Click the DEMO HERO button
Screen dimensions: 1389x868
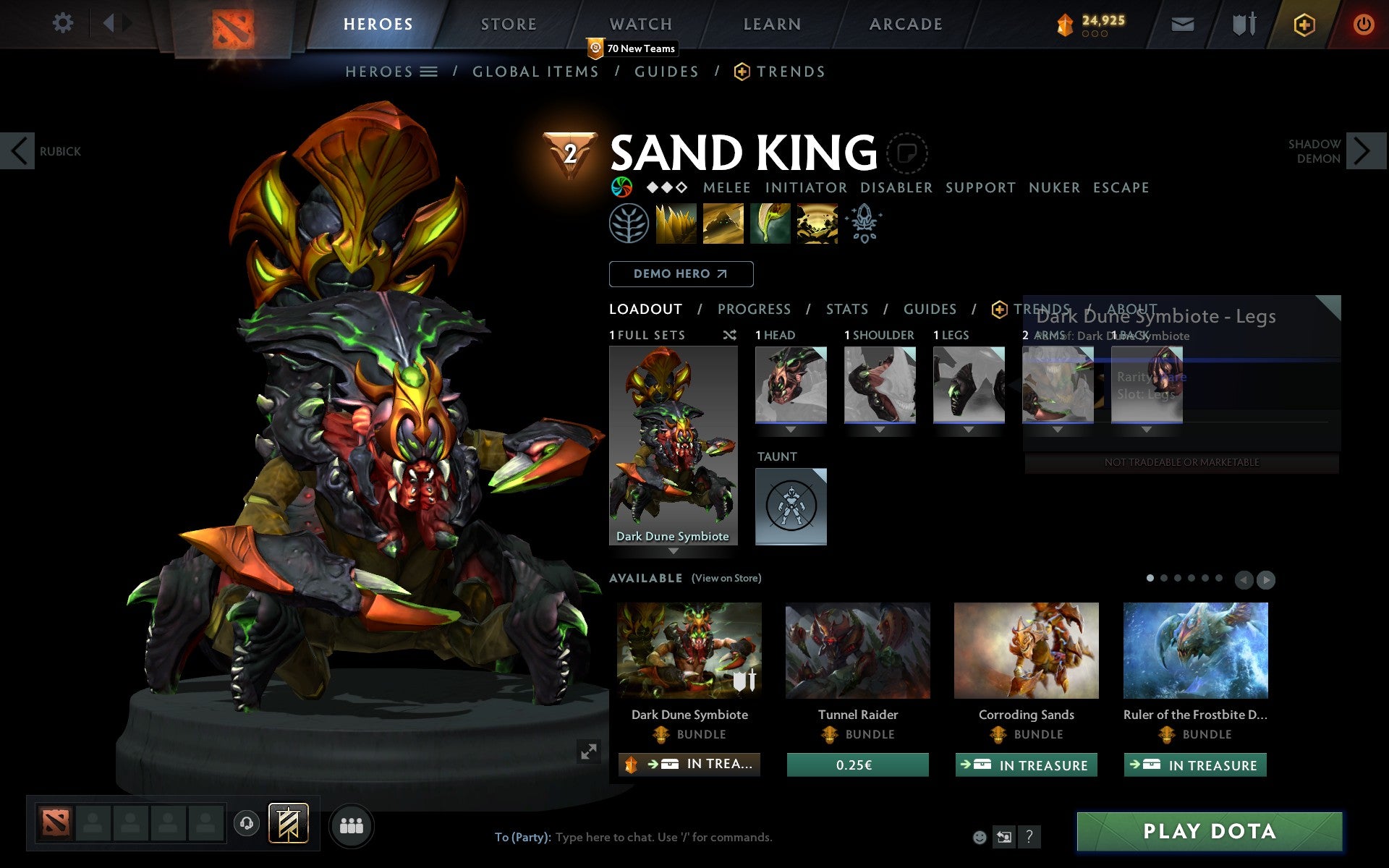(x=680, y=273)
